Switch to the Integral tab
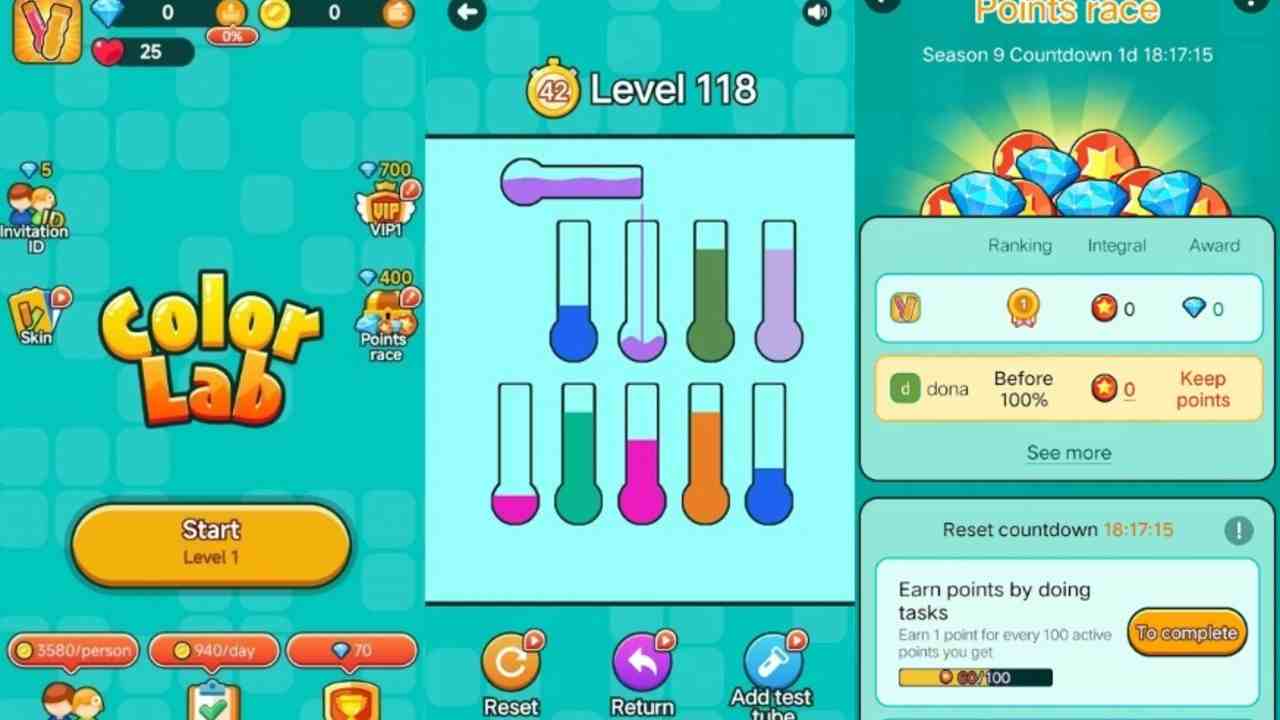Screen dimensions: 1280x720 tap(1116, 245)
